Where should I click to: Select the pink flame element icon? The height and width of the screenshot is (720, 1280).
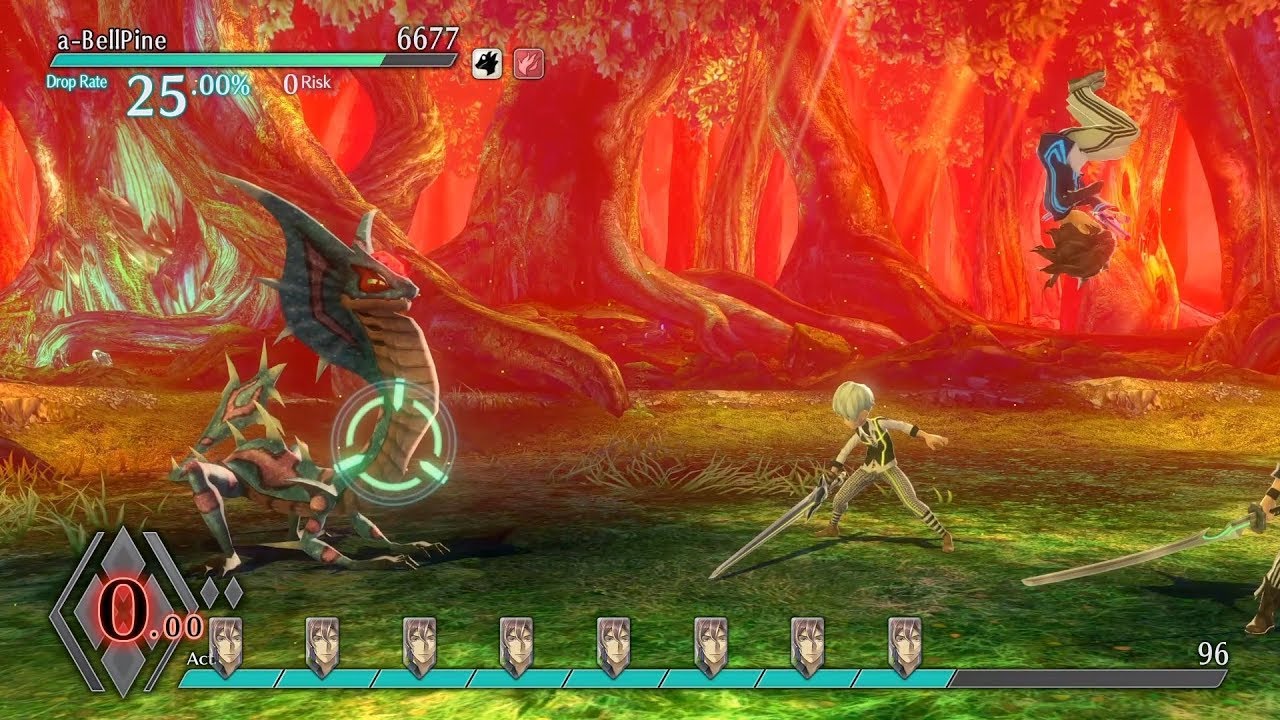[528, 63]
